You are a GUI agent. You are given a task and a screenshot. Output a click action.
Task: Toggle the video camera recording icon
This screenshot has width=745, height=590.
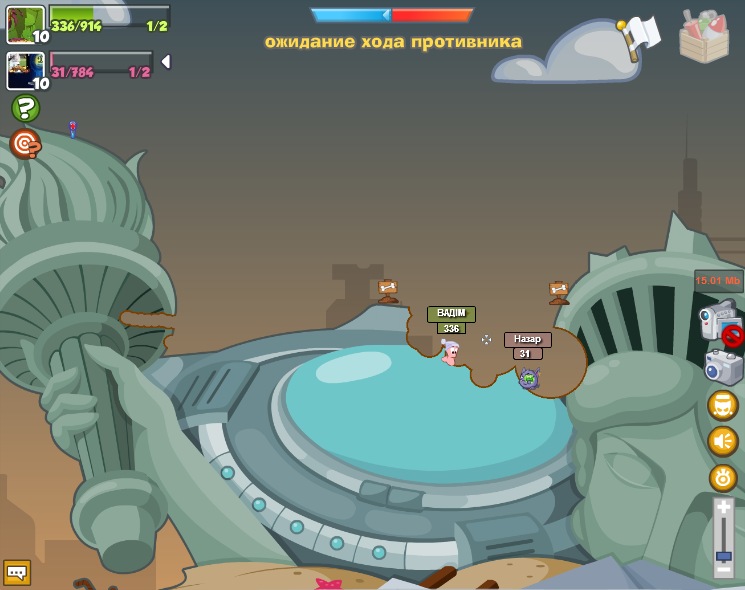tap(720, 323)
